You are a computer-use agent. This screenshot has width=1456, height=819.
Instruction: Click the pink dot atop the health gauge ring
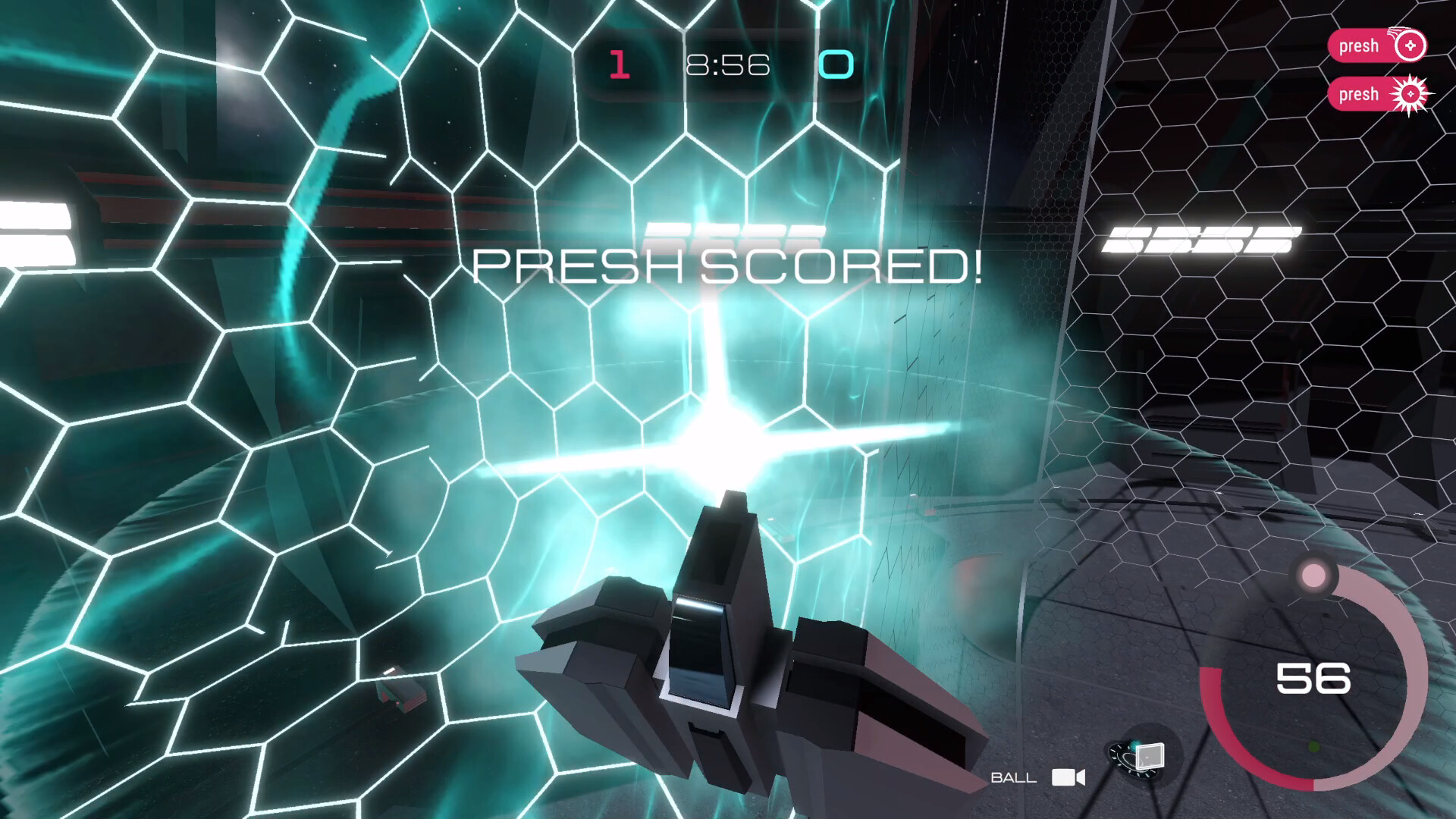click(x=1313, y=576)
